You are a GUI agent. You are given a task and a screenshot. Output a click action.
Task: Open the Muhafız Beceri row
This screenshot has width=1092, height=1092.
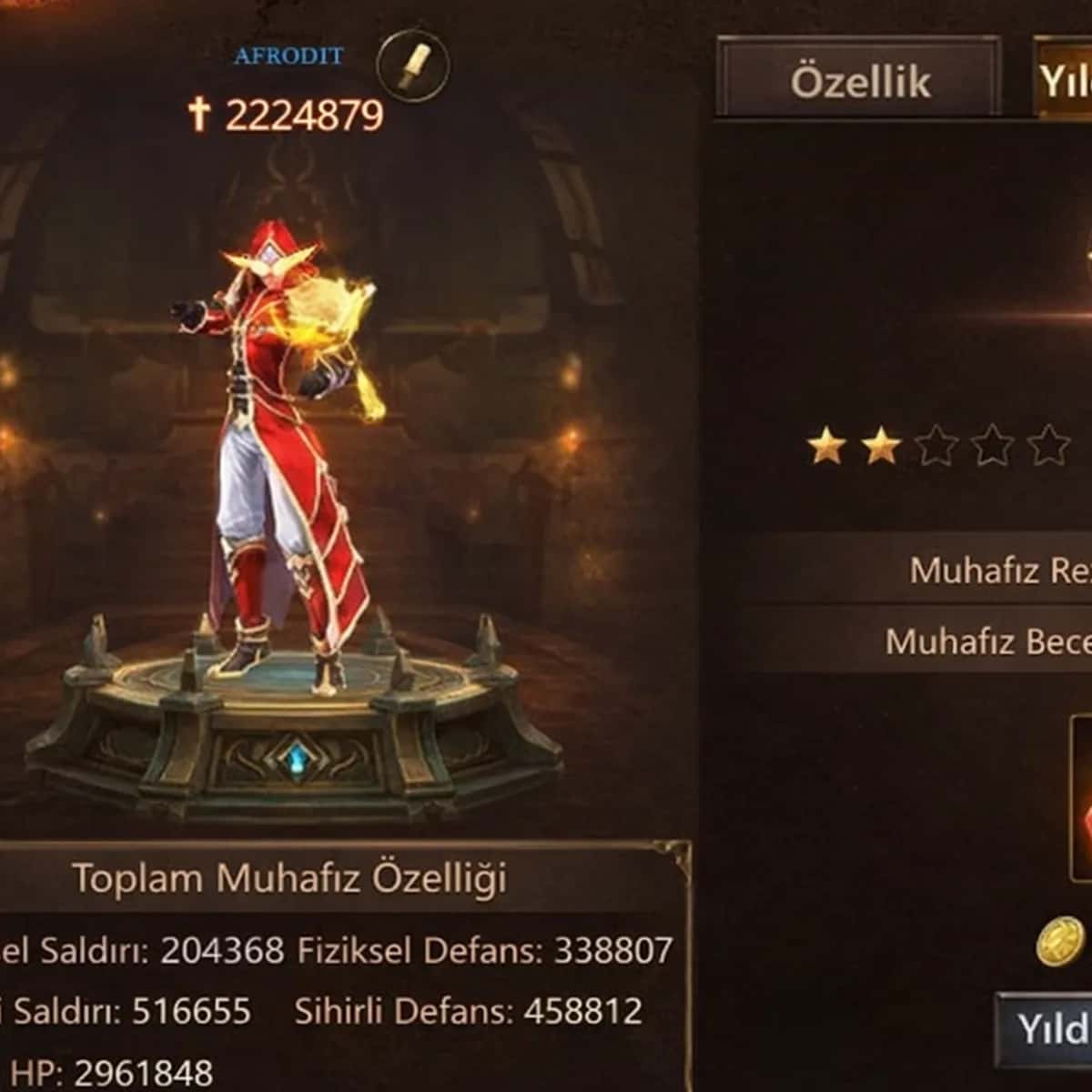(919, 641)
